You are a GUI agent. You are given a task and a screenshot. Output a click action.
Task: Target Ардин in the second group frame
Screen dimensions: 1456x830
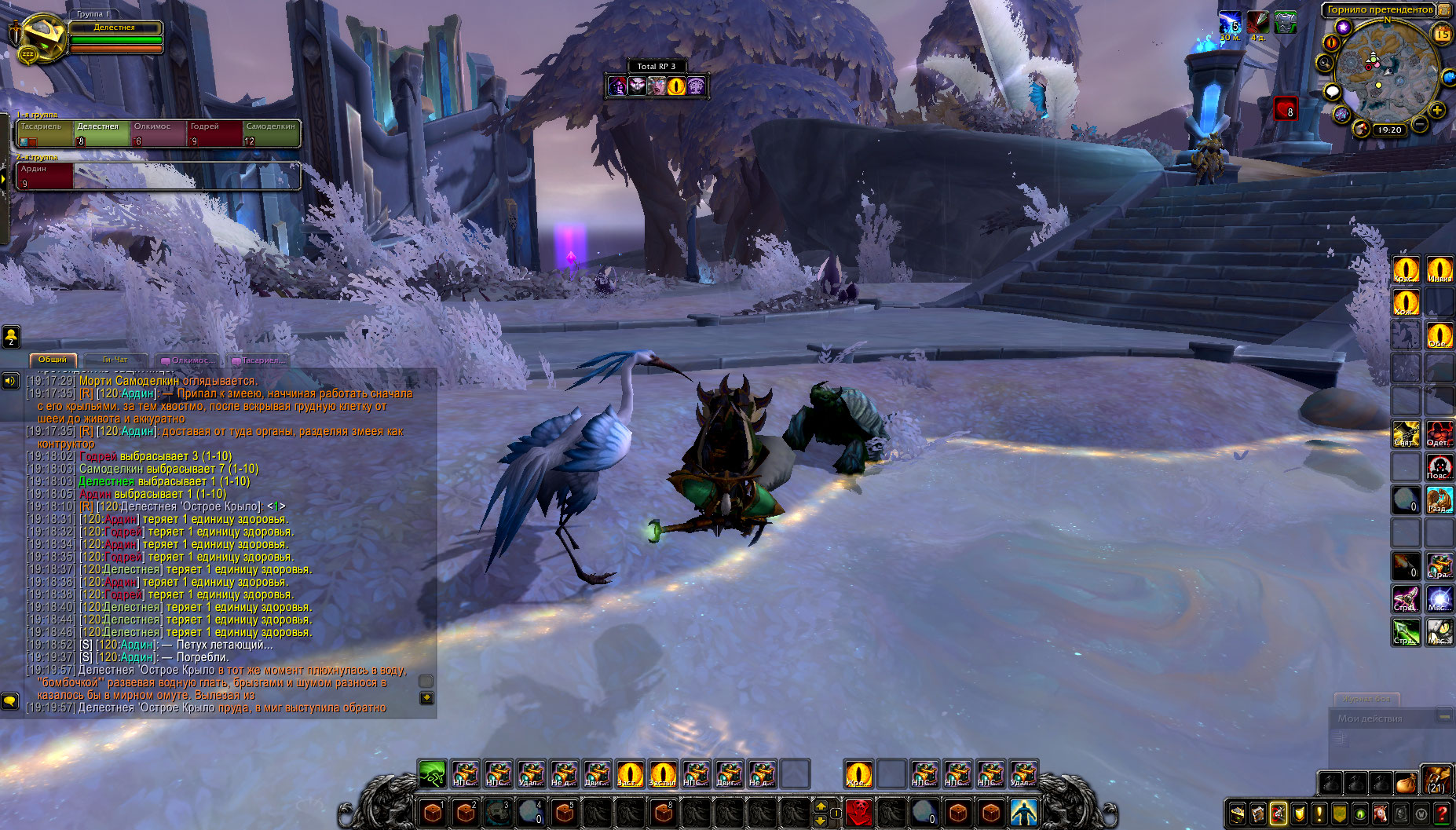tap(45, 176)
